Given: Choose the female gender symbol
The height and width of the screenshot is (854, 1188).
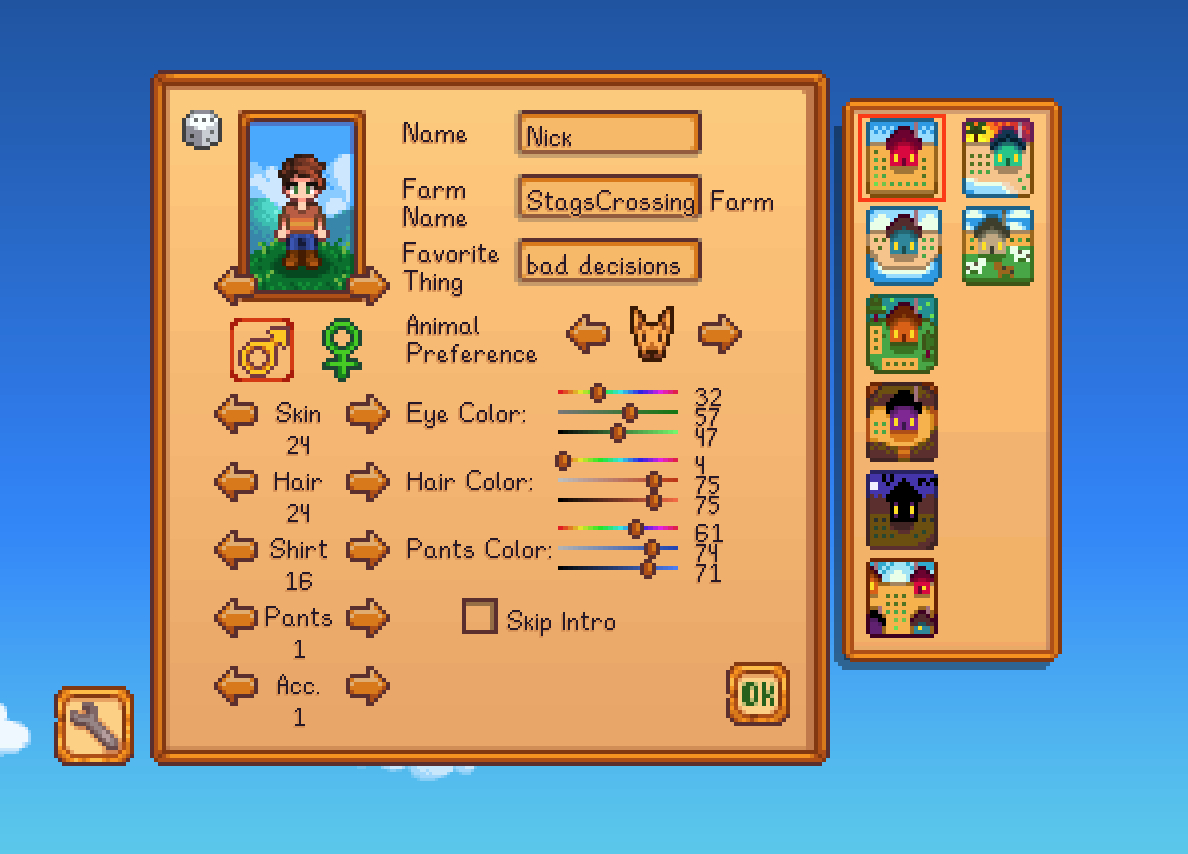Looking at the screenshot, I should pyautogui.click(x=341, y=350).
